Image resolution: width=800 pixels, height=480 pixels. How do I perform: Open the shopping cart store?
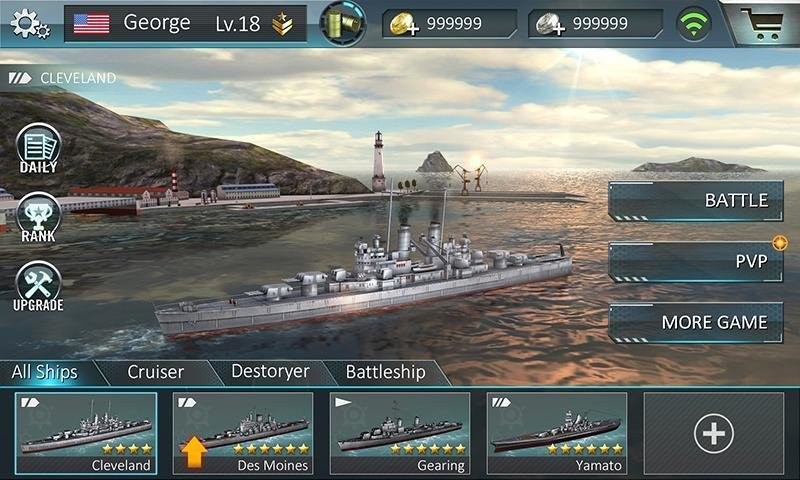(x=764, y=22)
